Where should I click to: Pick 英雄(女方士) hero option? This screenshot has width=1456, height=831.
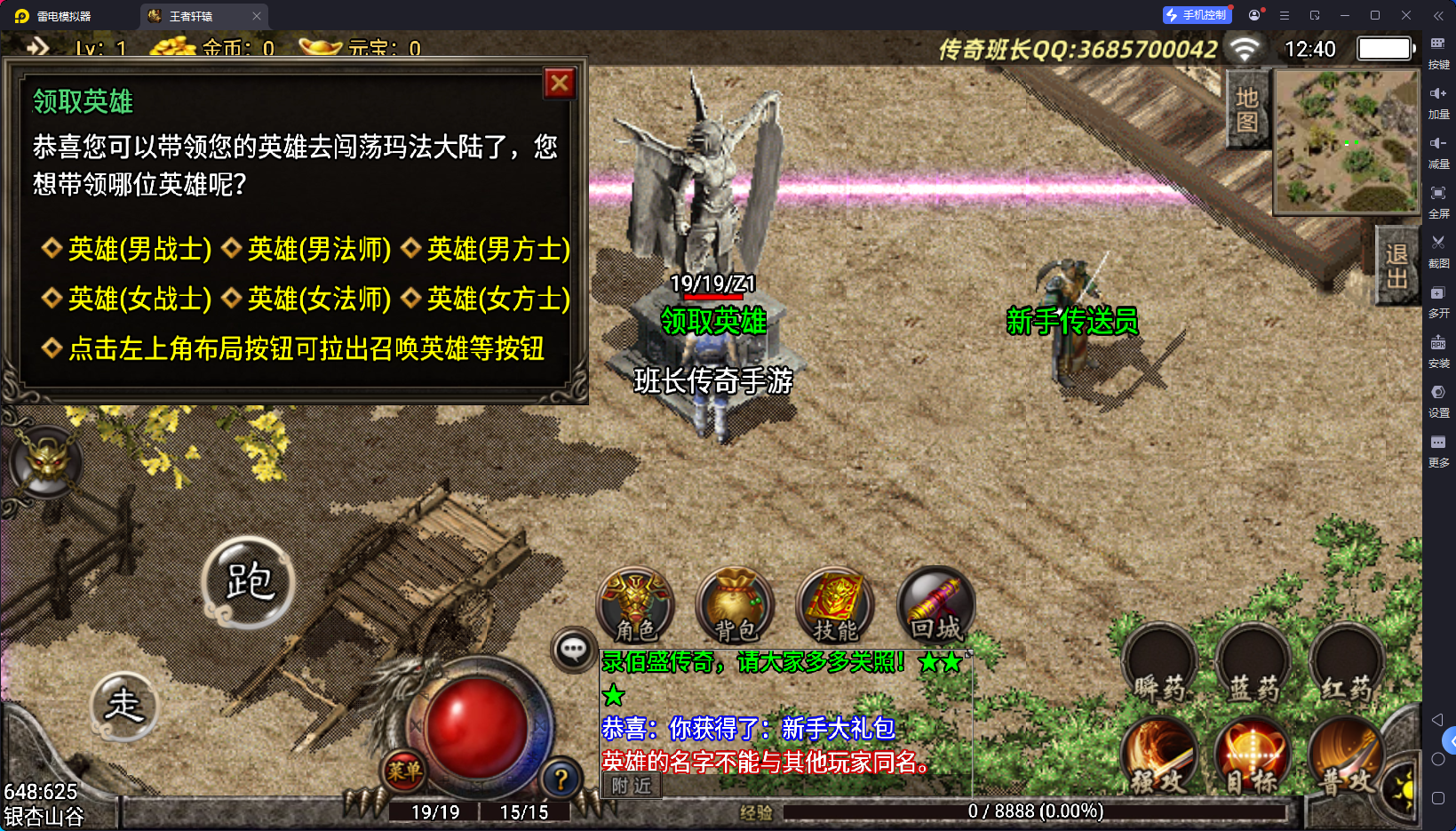[498, 299]
